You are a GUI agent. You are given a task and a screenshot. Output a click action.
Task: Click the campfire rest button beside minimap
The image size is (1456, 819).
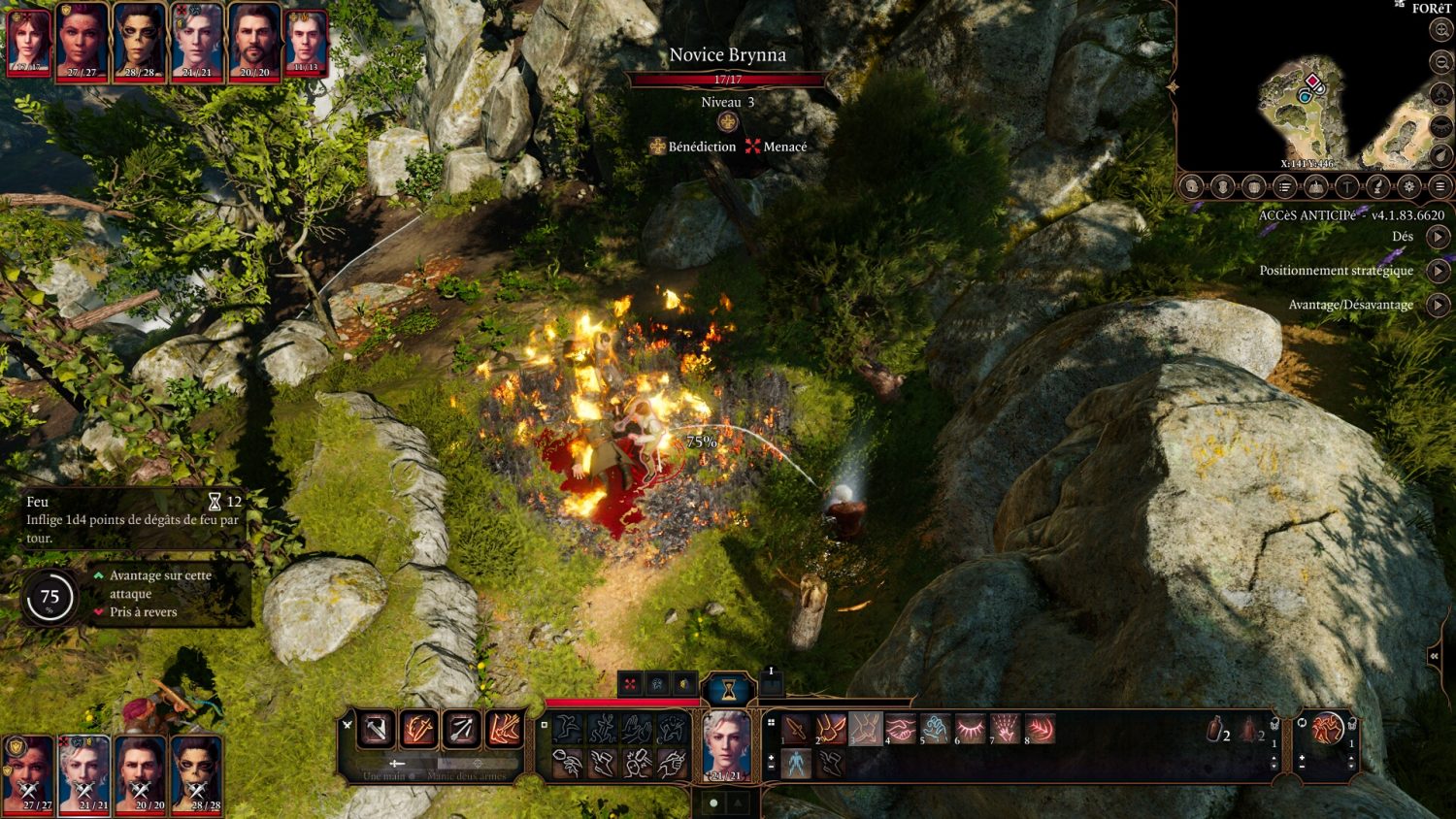tap(1315, 186)
